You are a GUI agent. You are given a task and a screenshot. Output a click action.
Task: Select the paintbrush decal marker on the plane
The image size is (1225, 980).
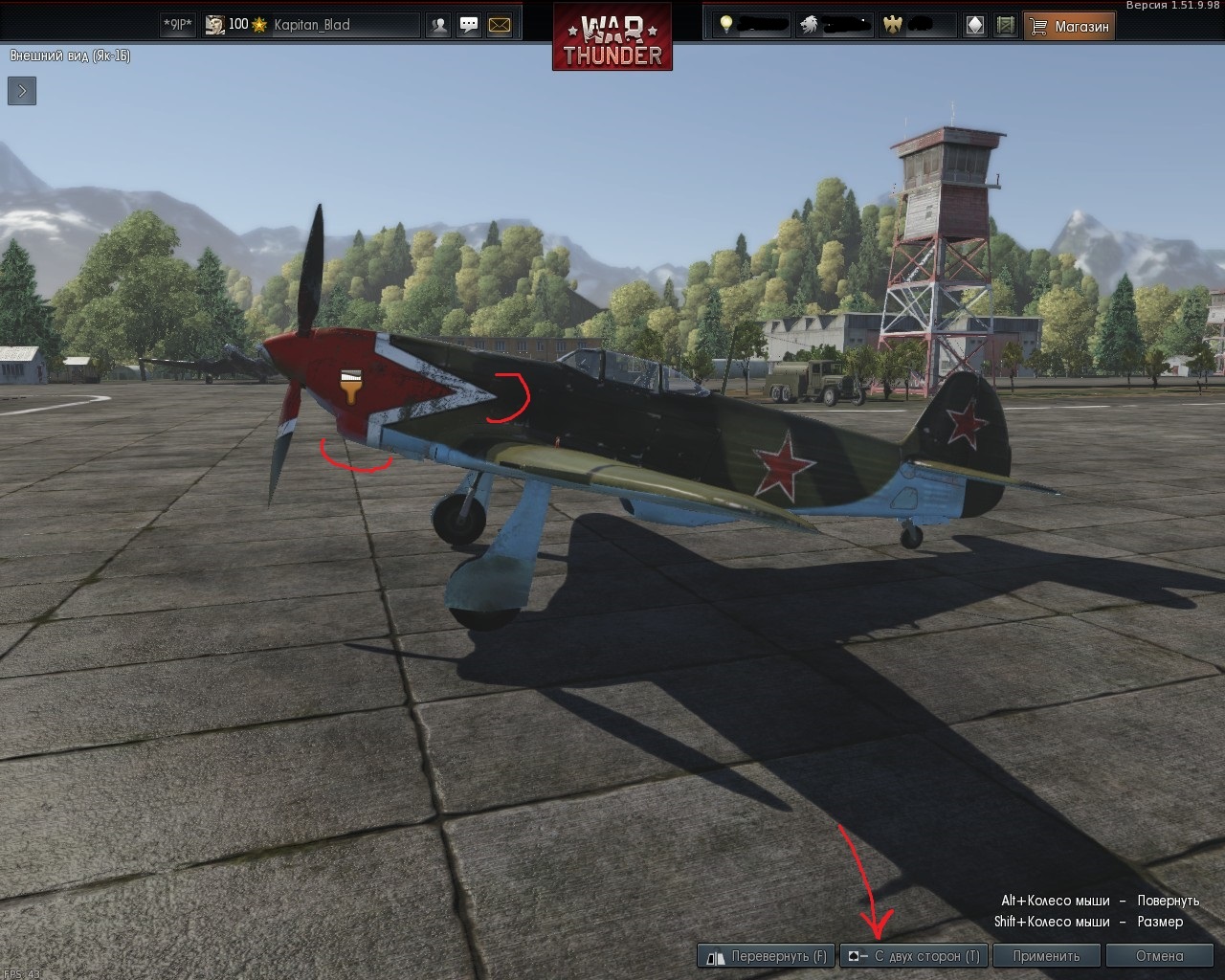(351, 385)
